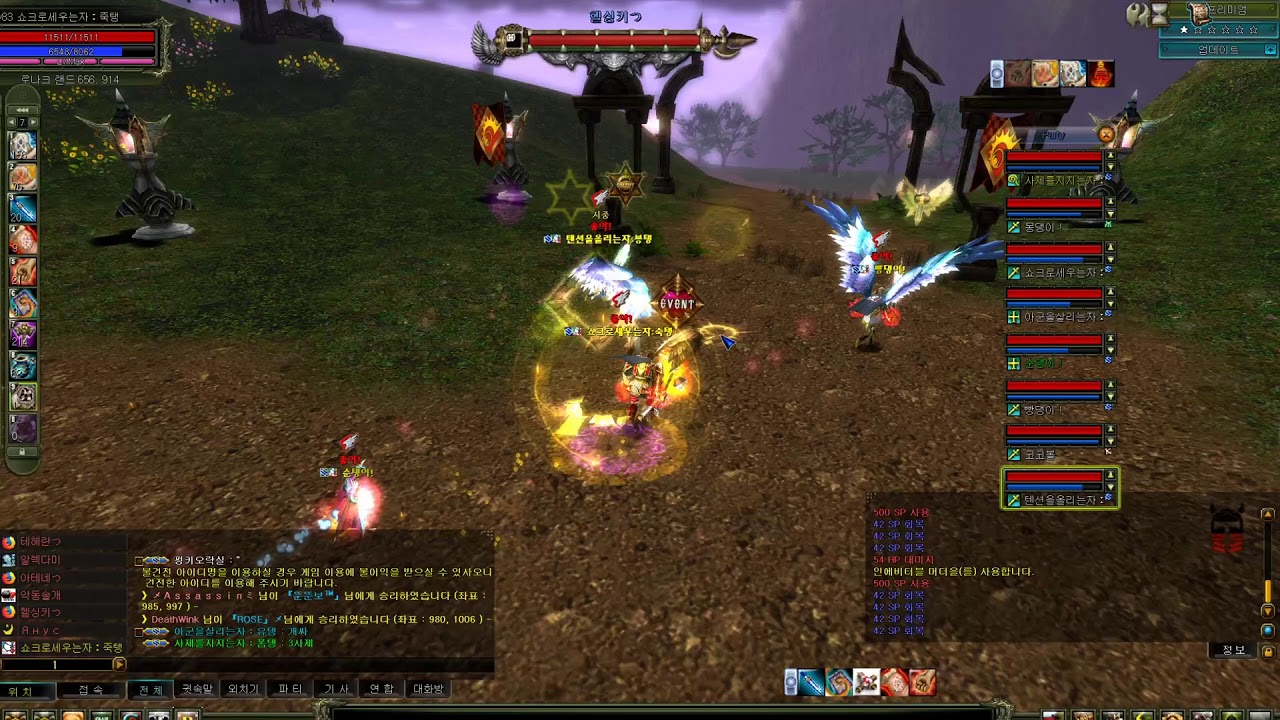
Task: Choose the 연합 alliance chat tab
Action: tap(382, 689)
